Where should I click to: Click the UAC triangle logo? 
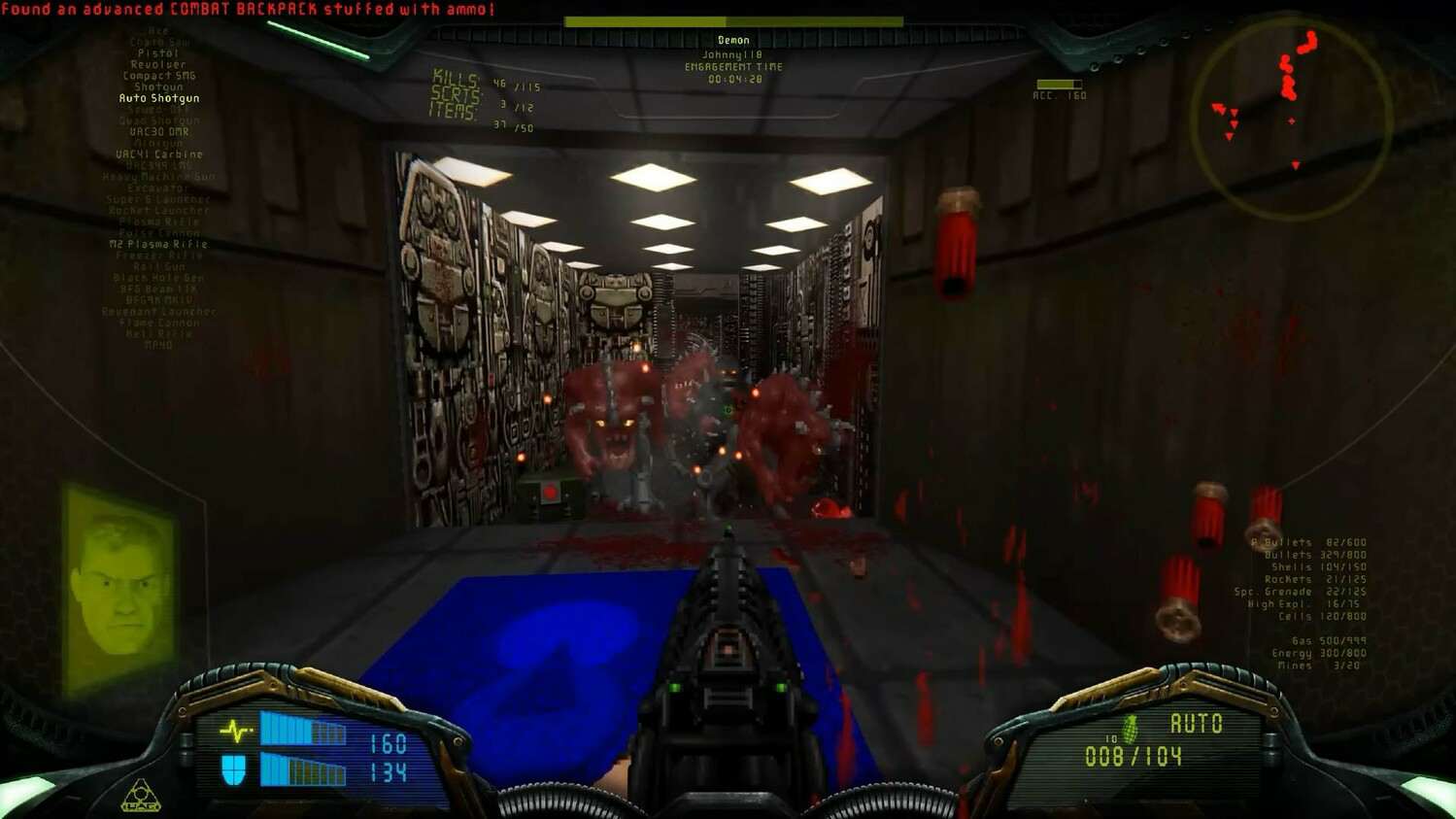tap(141, 796)
